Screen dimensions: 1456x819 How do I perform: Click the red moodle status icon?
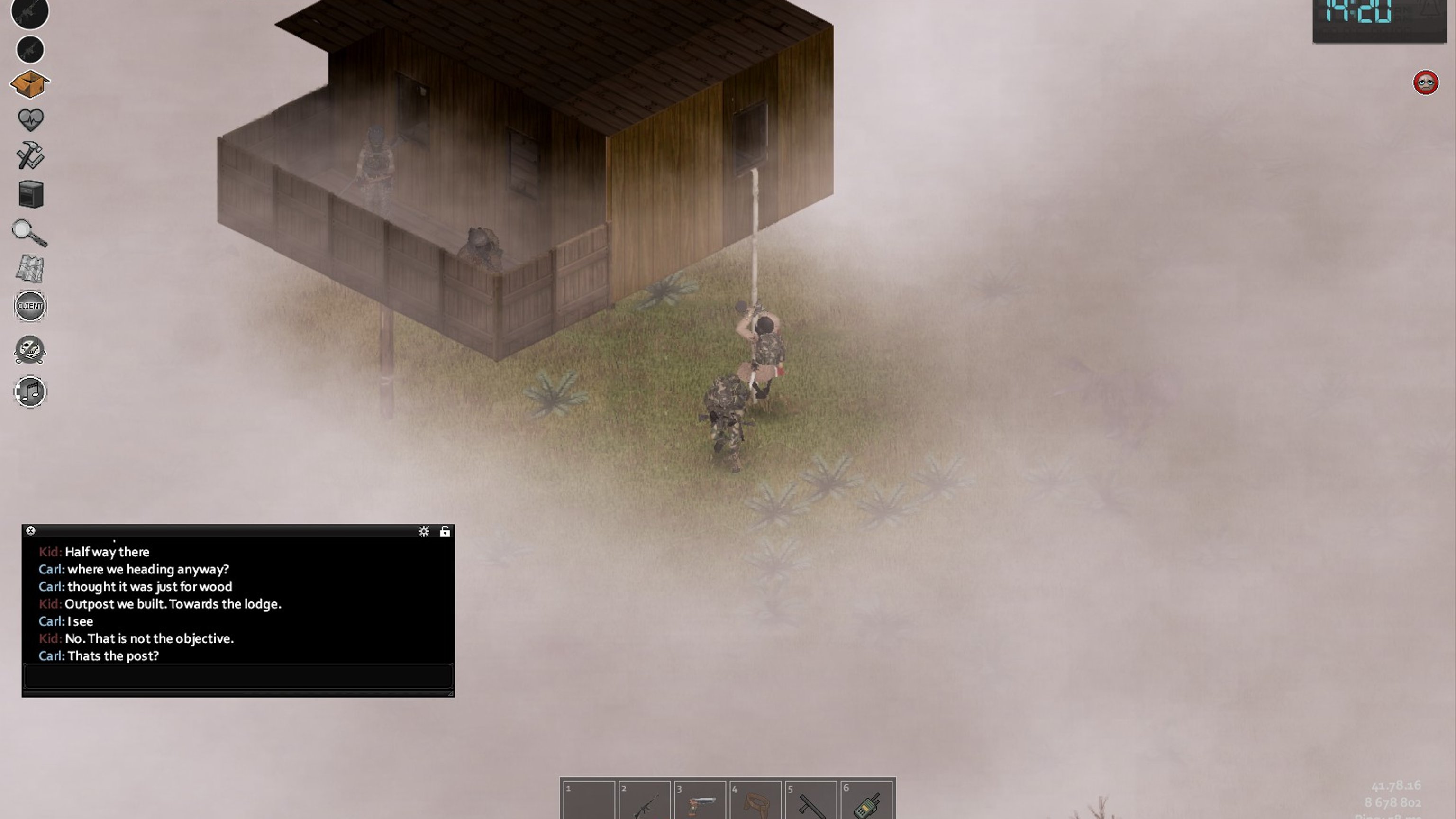tap(1426, 83)
